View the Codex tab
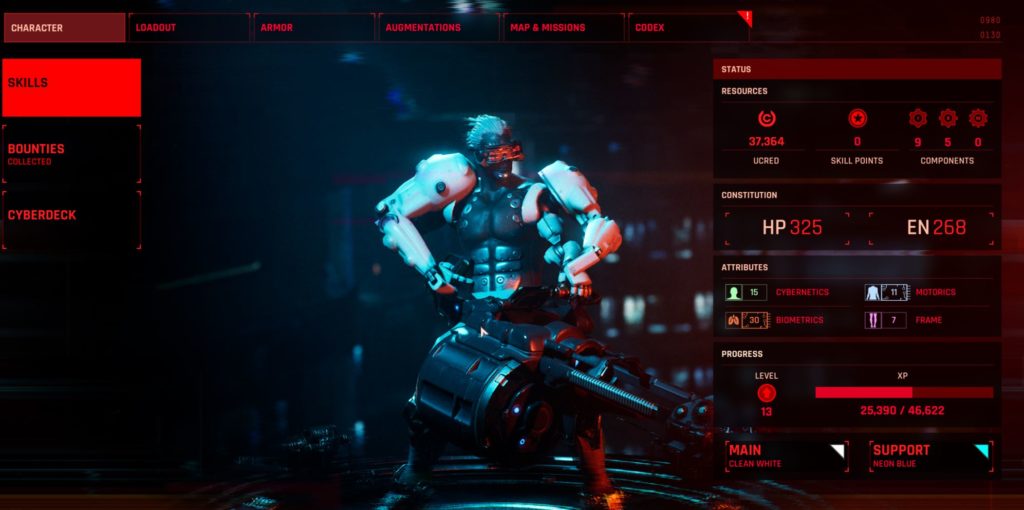 click(x=688, y=28)
